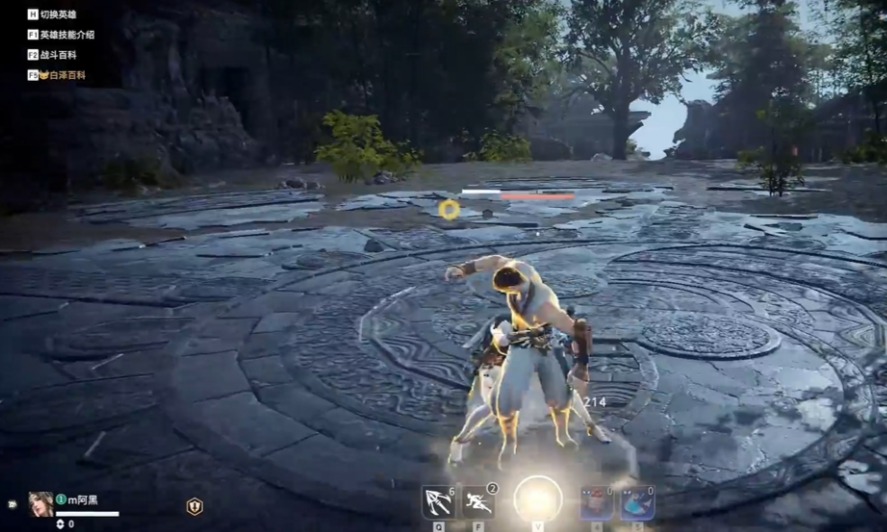This screenshot has height=532, width=887.
Task: Use the grappling hook skill icon
Action: click(437, 501)
